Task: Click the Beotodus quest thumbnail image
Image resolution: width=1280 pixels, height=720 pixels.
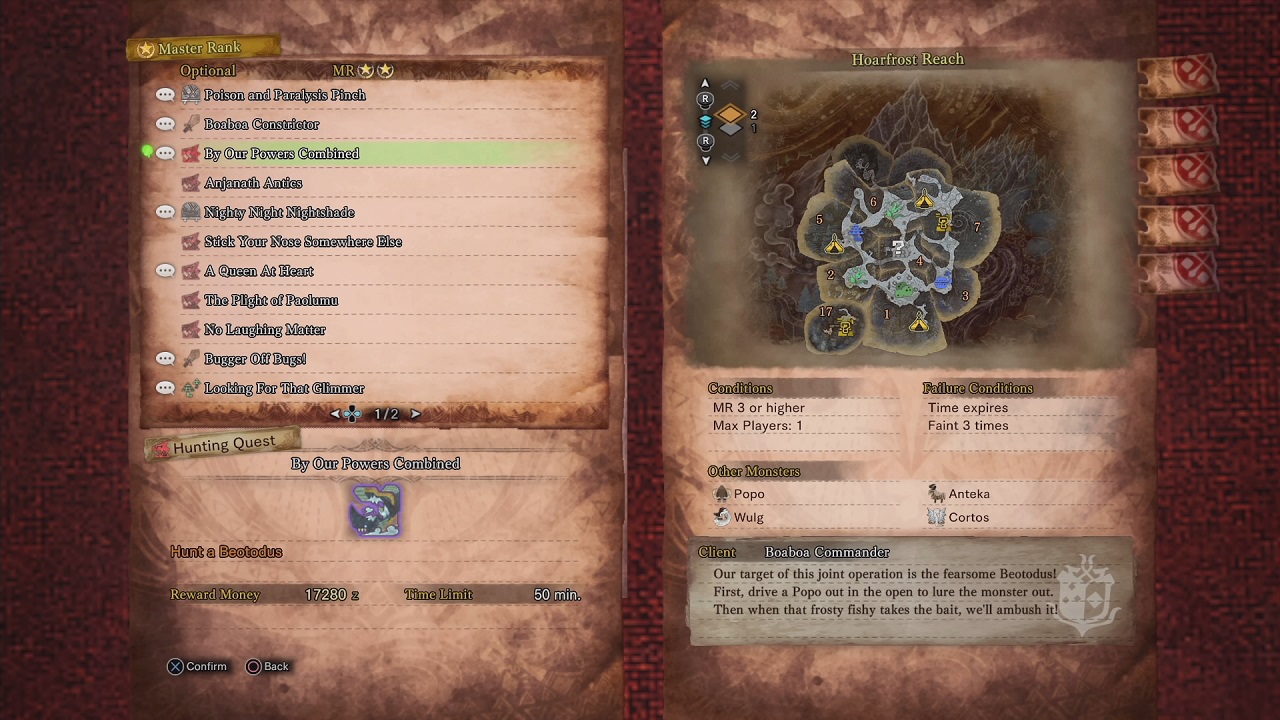Action: pyautogui.click(x=375, y=510)
